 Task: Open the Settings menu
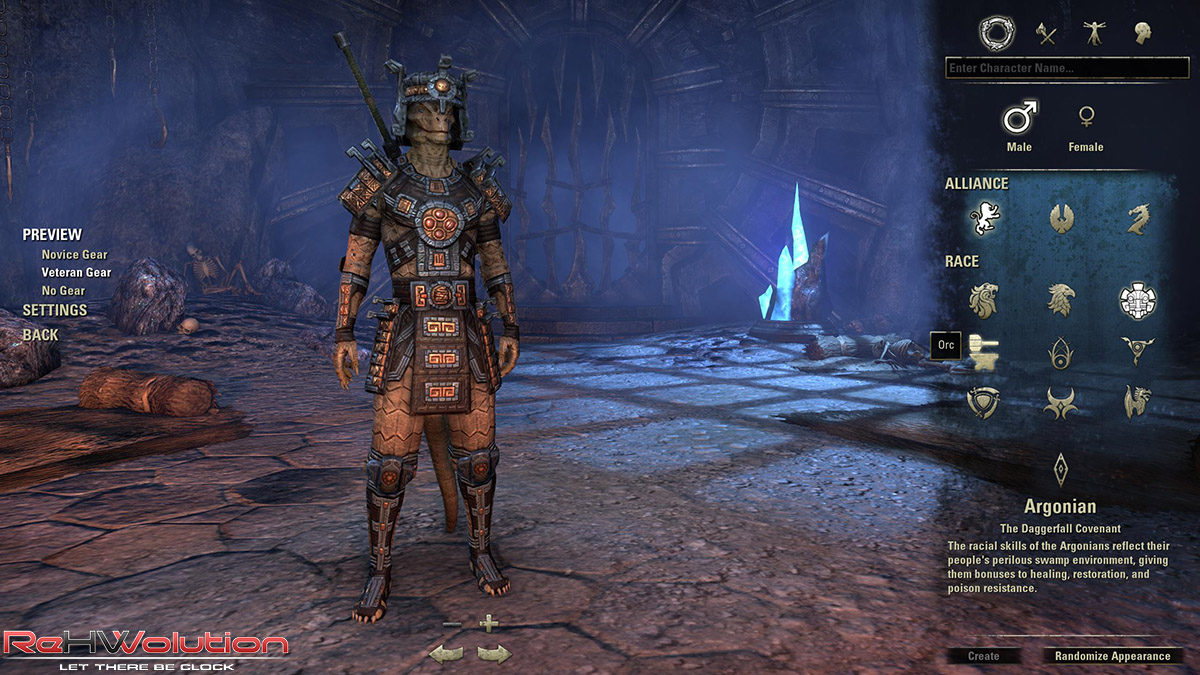pyautogui.click(x=55, y=311)
